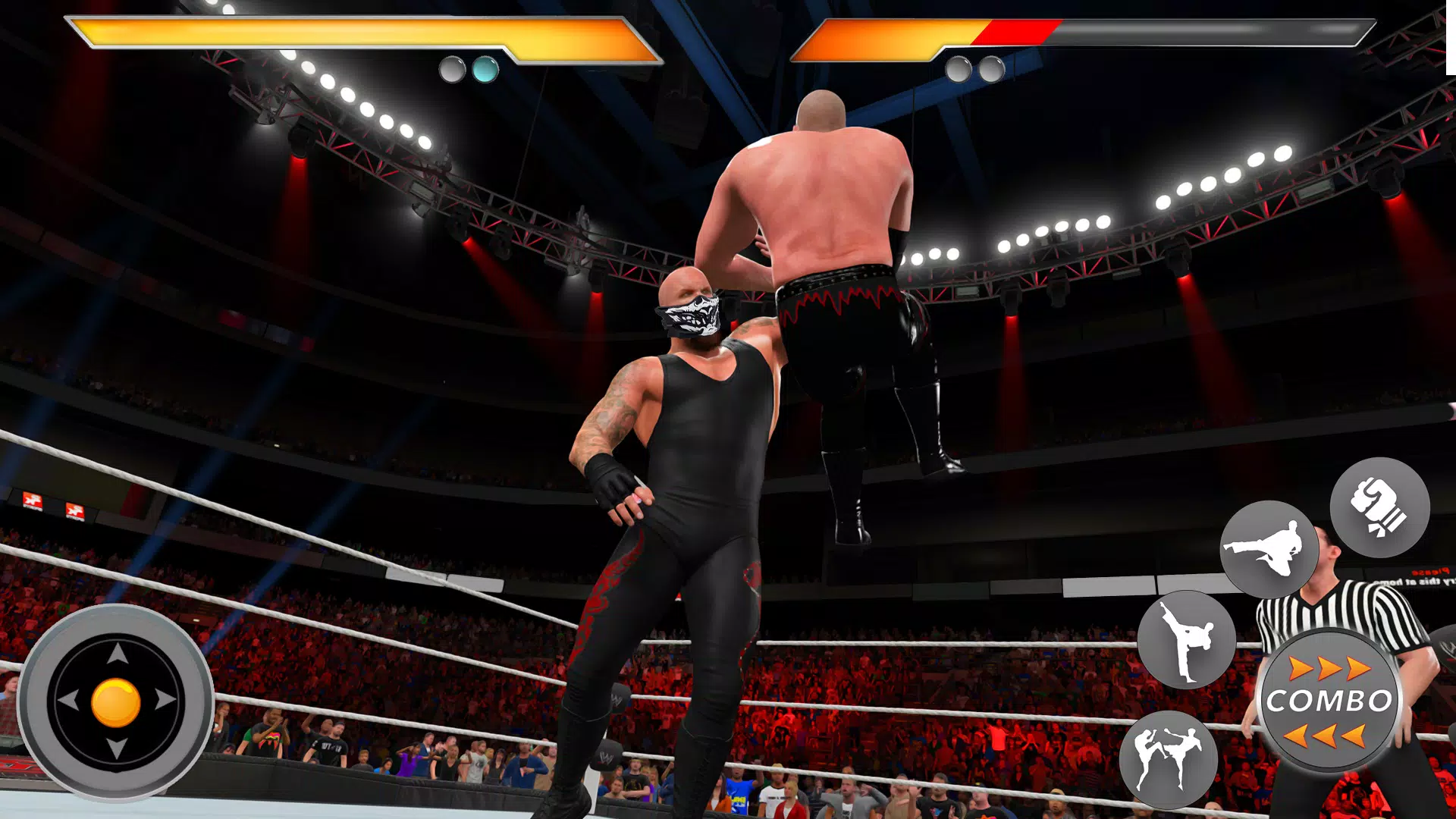Trigger the two-fighter grapple kick button
1456x819 pixels.
(x=1169, y=759)
